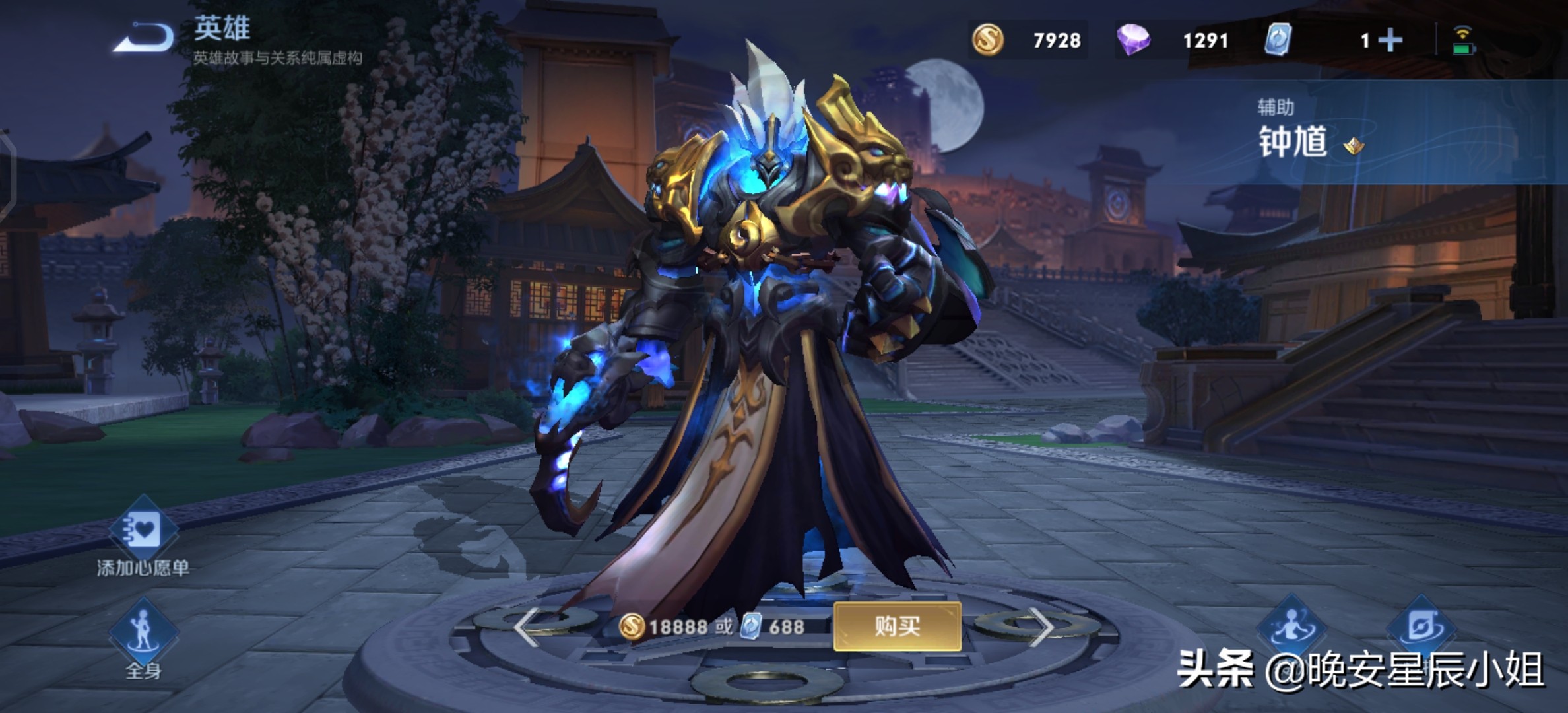
Task: Add more vouchers with the plus button
Action: click(1390, 40)
